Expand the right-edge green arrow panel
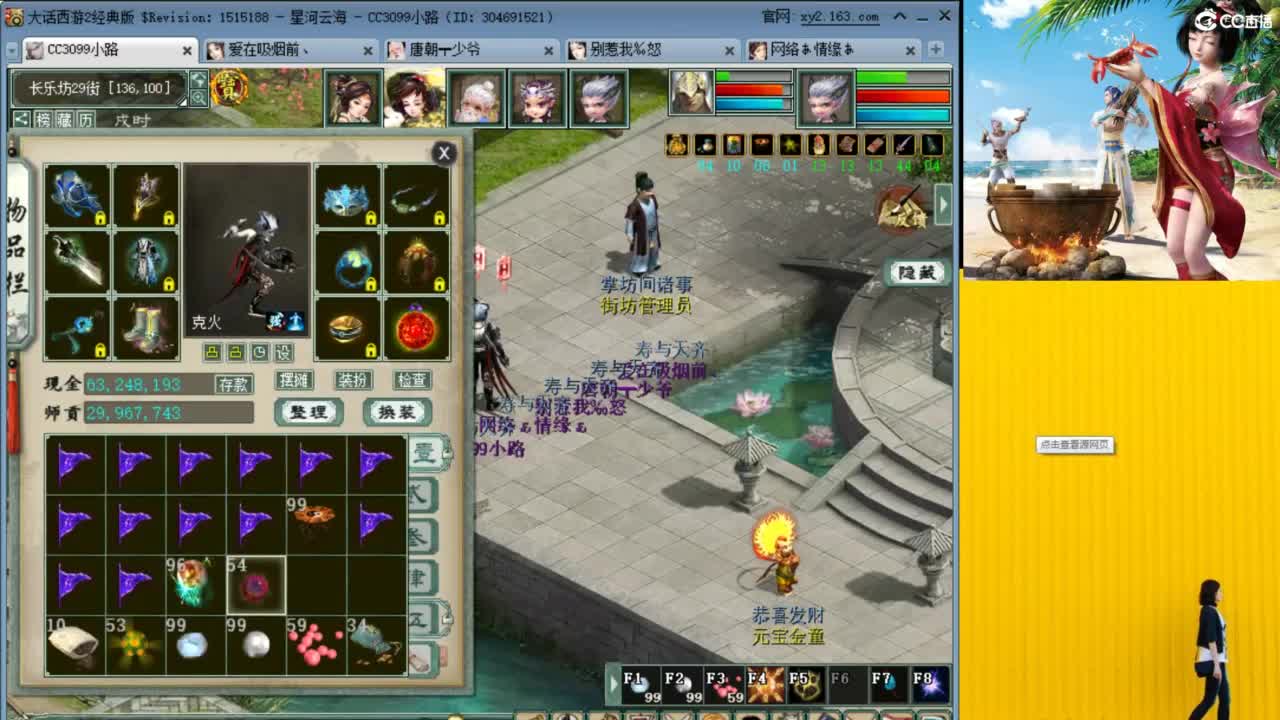 coord(941,203)
